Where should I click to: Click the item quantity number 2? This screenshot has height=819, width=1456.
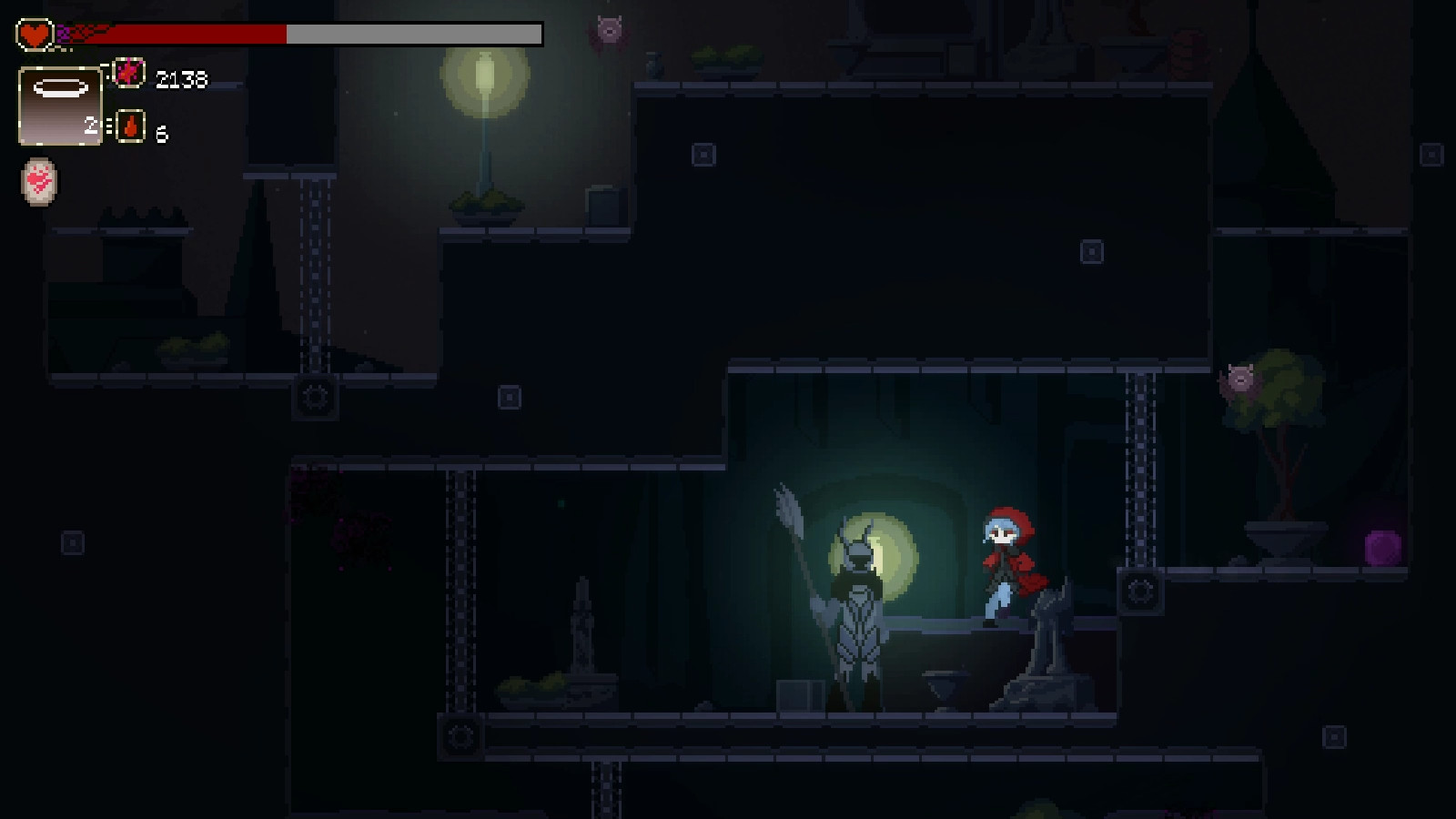91,126
